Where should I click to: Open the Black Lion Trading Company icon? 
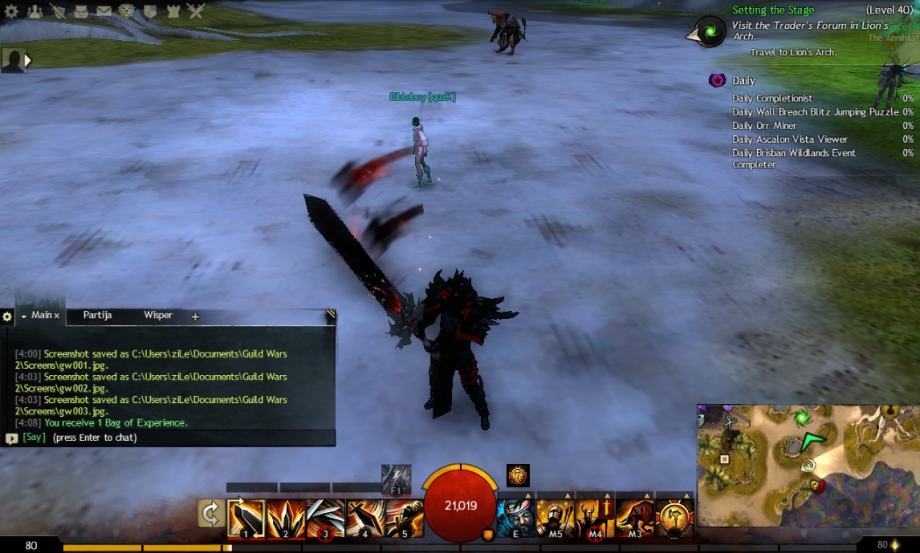coord(127,11)
